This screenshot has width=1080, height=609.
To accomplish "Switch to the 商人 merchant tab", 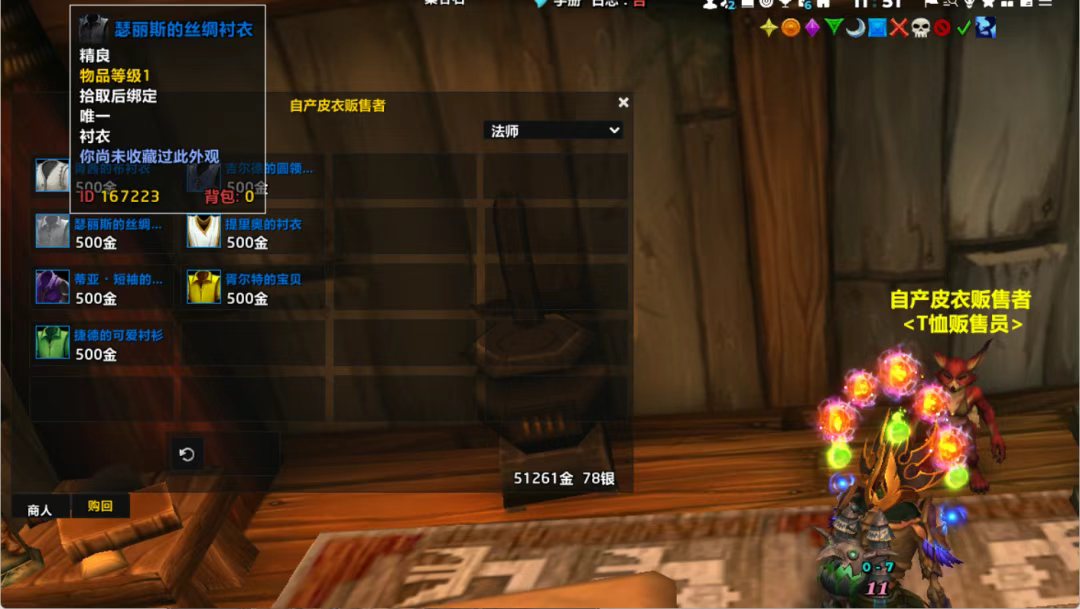I will click(40, 510).
